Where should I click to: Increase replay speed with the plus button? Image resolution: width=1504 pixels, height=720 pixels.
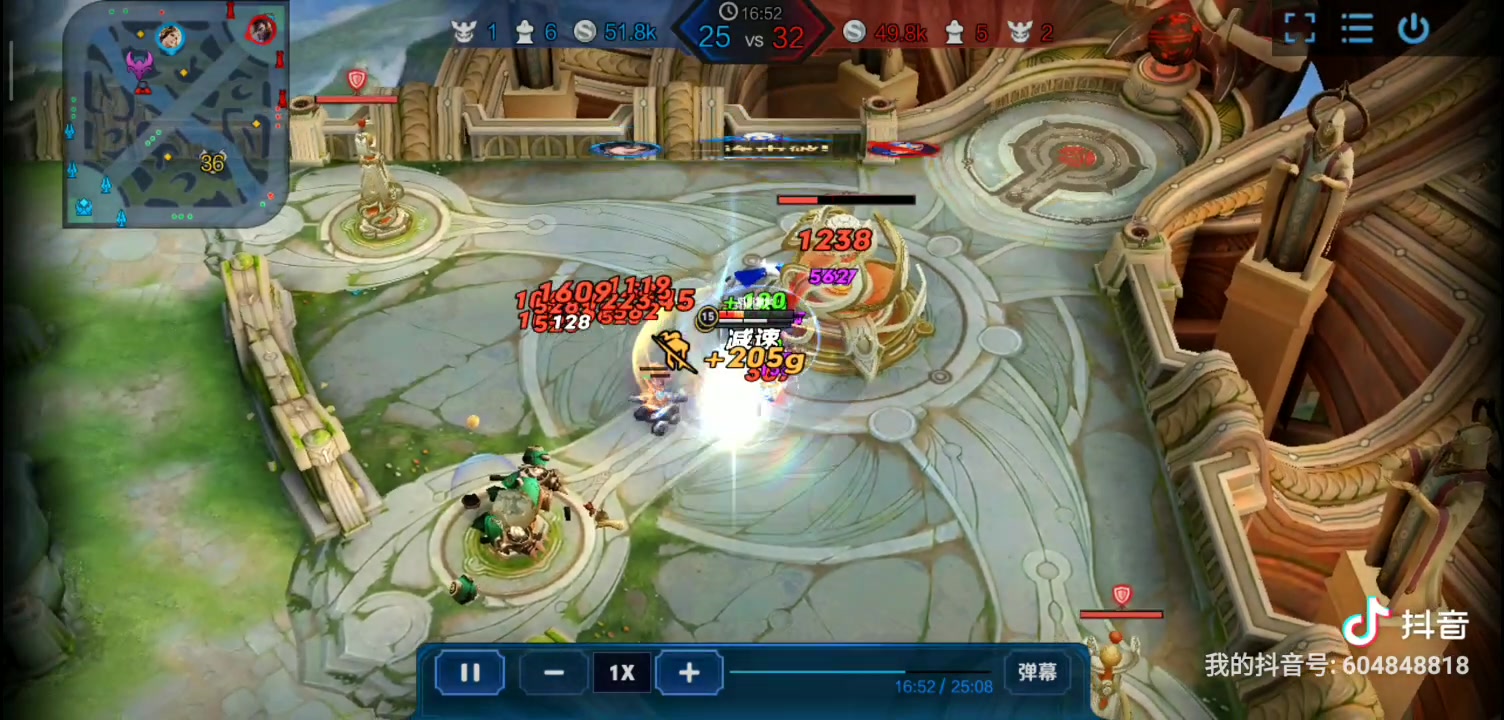click(x=689, y=673)
